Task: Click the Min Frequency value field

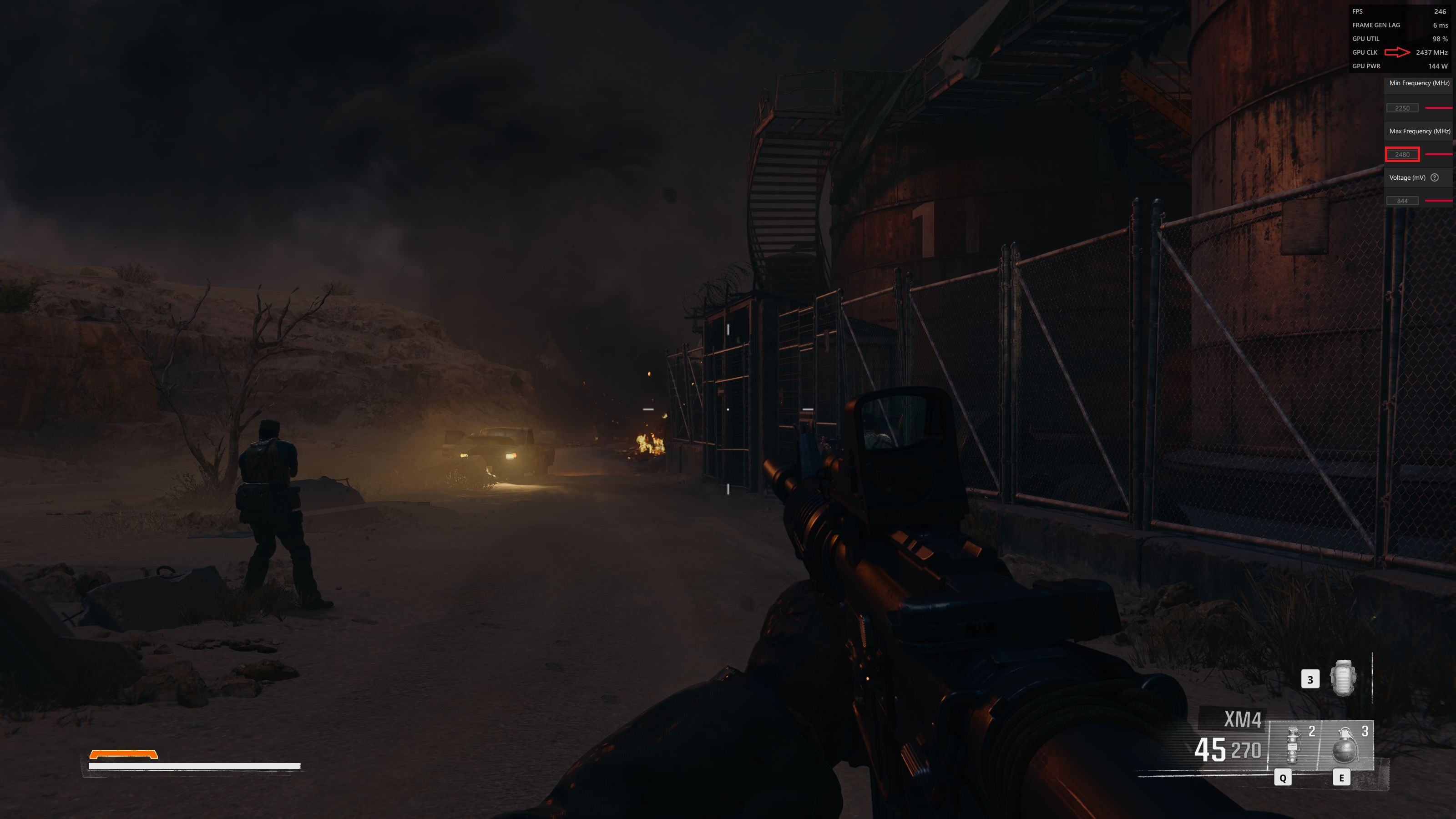Action: (x=1402, y=108)
